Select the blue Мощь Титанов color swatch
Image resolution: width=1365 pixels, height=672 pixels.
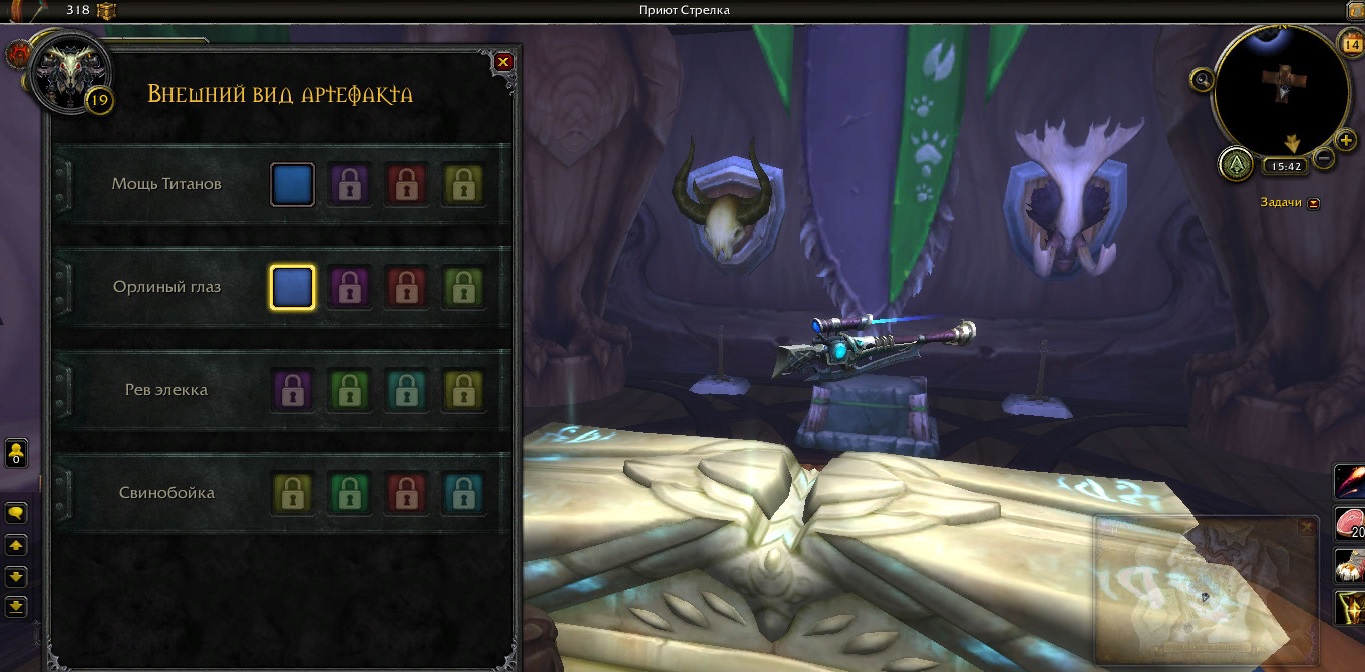293,185
